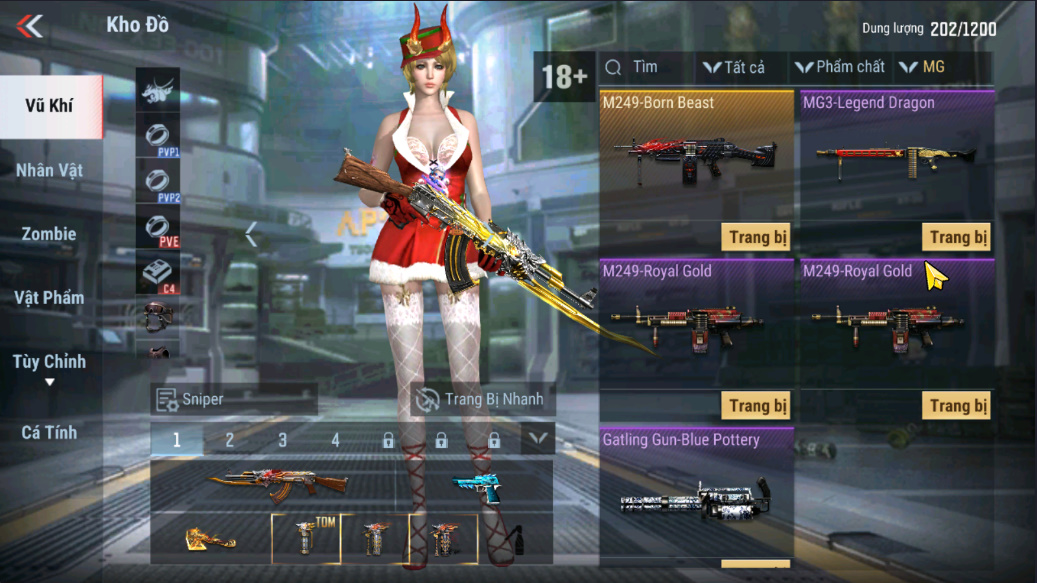Open the Phẩm chất quality dropdown
The image size is (1037, 583).
(840, 68)
